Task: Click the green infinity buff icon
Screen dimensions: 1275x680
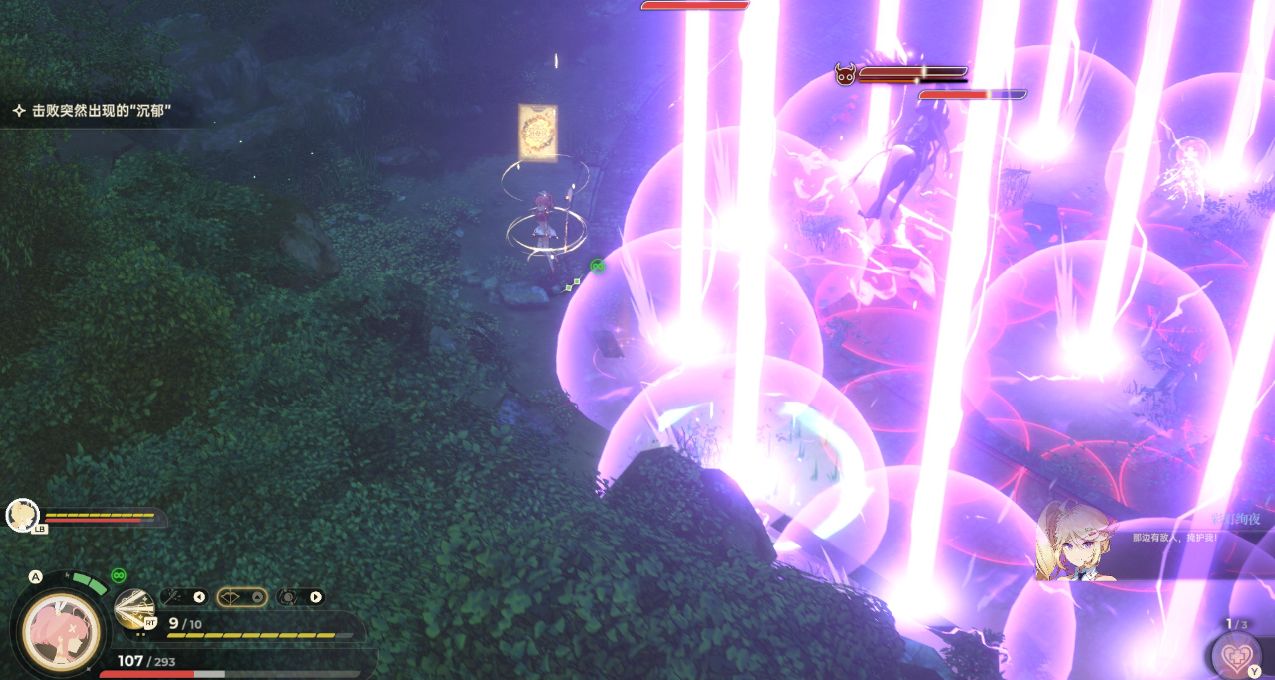Action: click(x=118, y=576)
